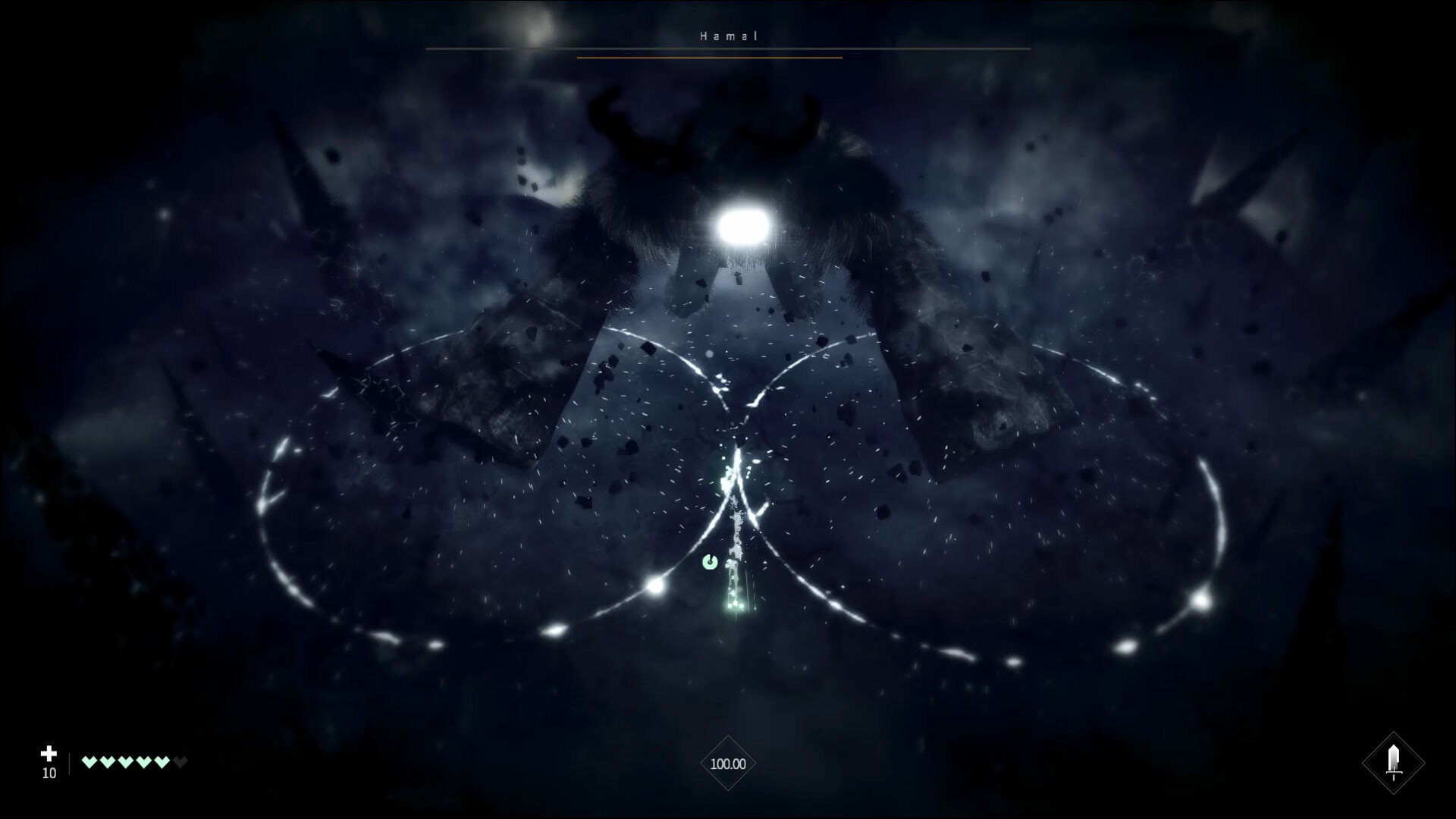Toggle the second heart in the health row
This screenshot has height=819, width=1456.
click(x=108, y=761)
